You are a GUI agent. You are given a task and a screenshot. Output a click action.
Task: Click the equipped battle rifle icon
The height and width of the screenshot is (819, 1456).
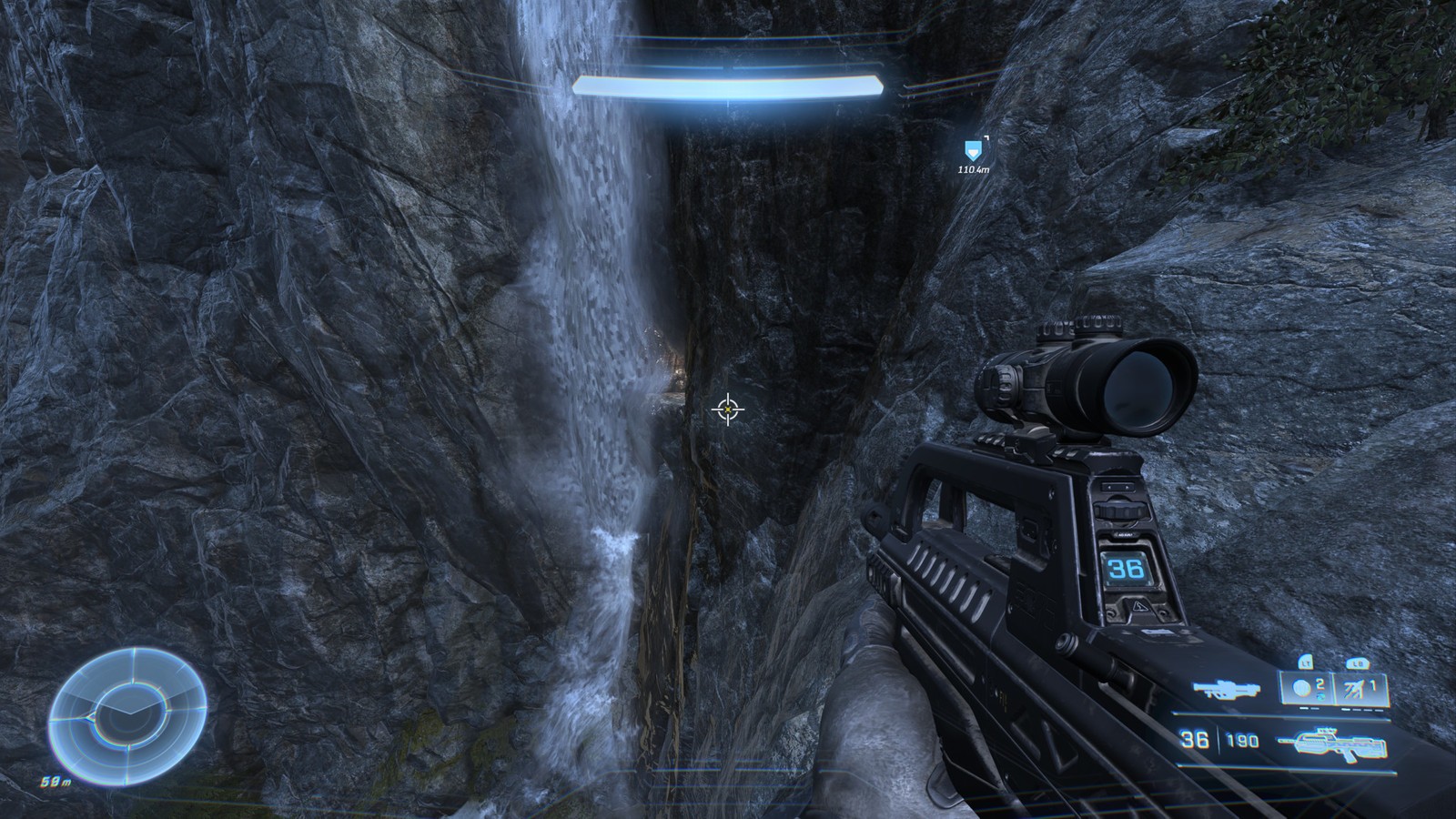tap(1331, 742)
